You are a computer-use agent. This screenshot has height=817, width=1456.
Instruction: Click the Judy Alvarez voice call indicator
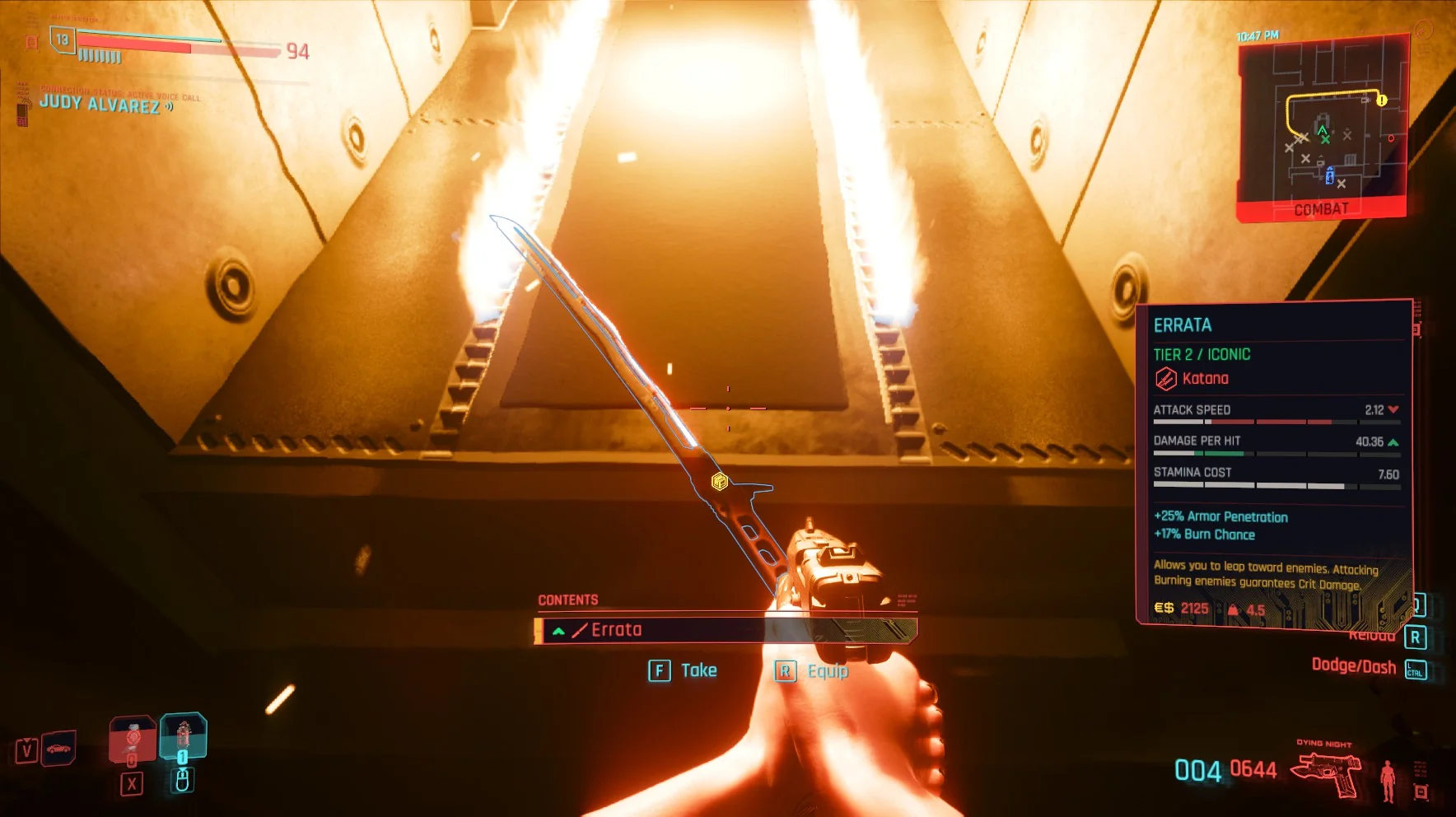click(100, 104)
